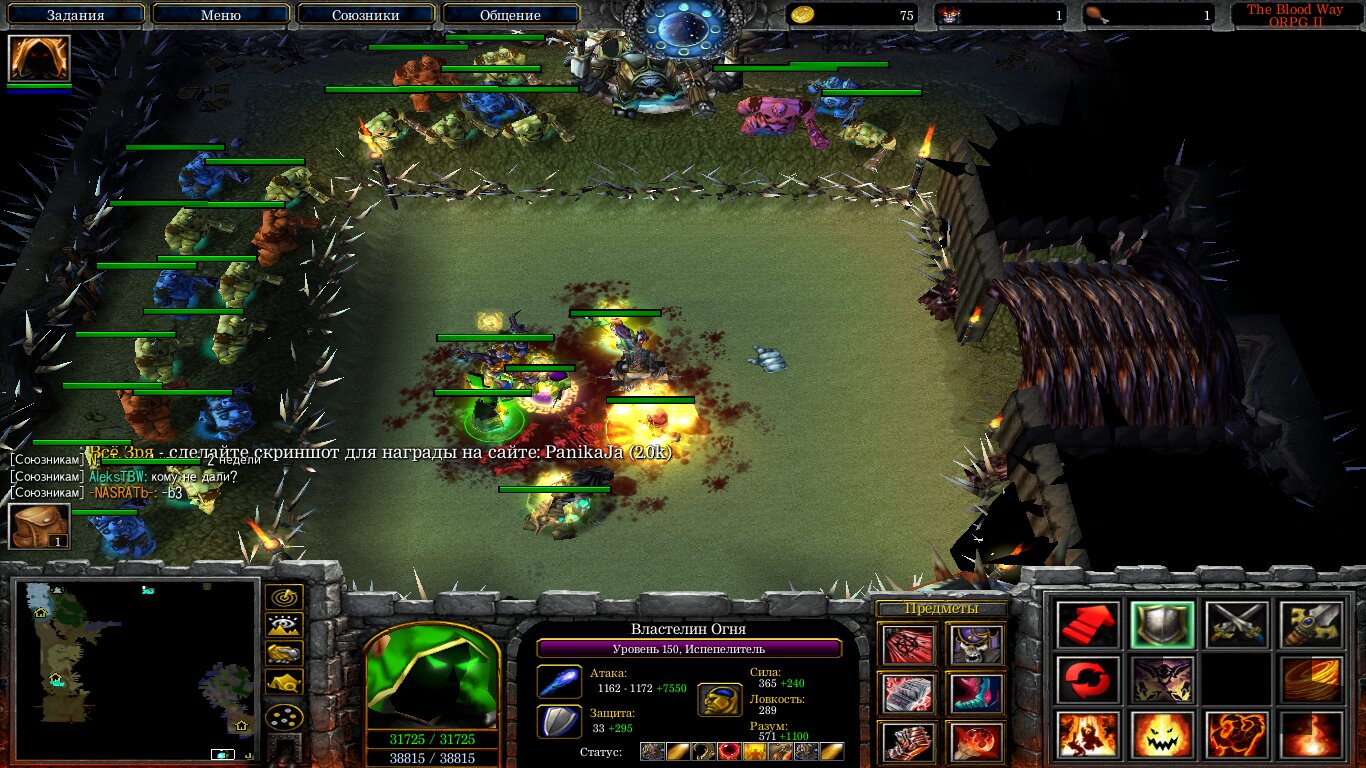Open the Меню game menu
Viewport: 1366px width, 768px height.
pos(221,15)
